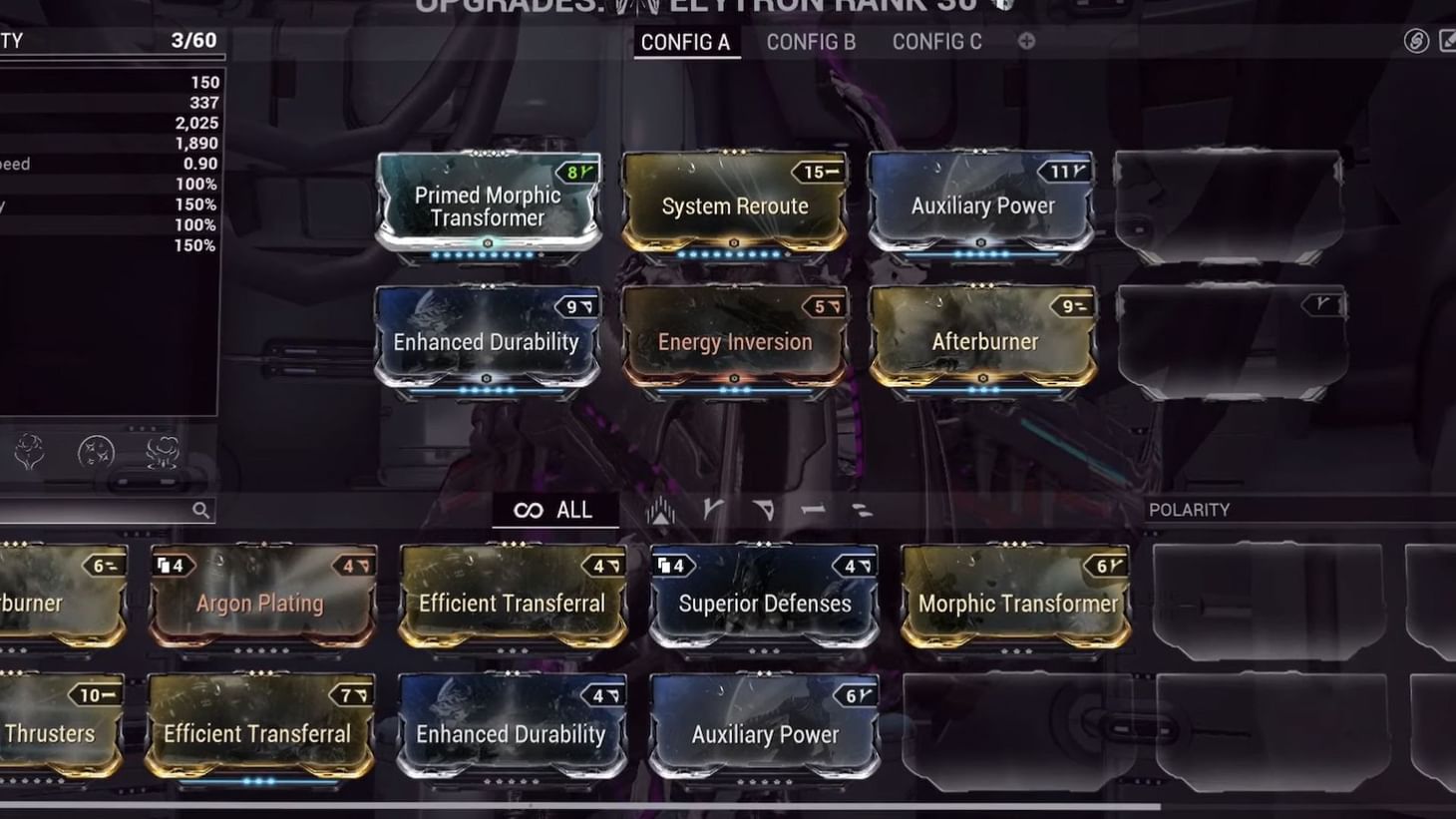Open the link loadout share icon

tap(1415, 43)
